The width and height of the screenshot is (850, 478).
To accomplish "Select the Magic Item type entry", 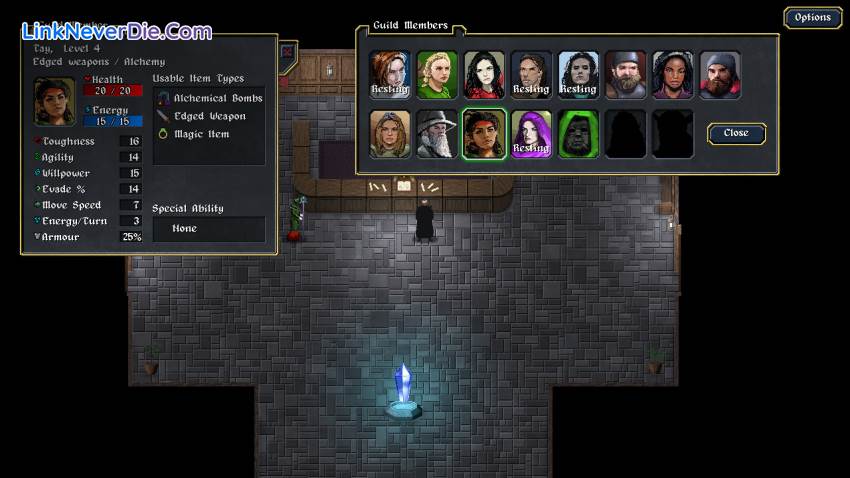I will (201, 134).
